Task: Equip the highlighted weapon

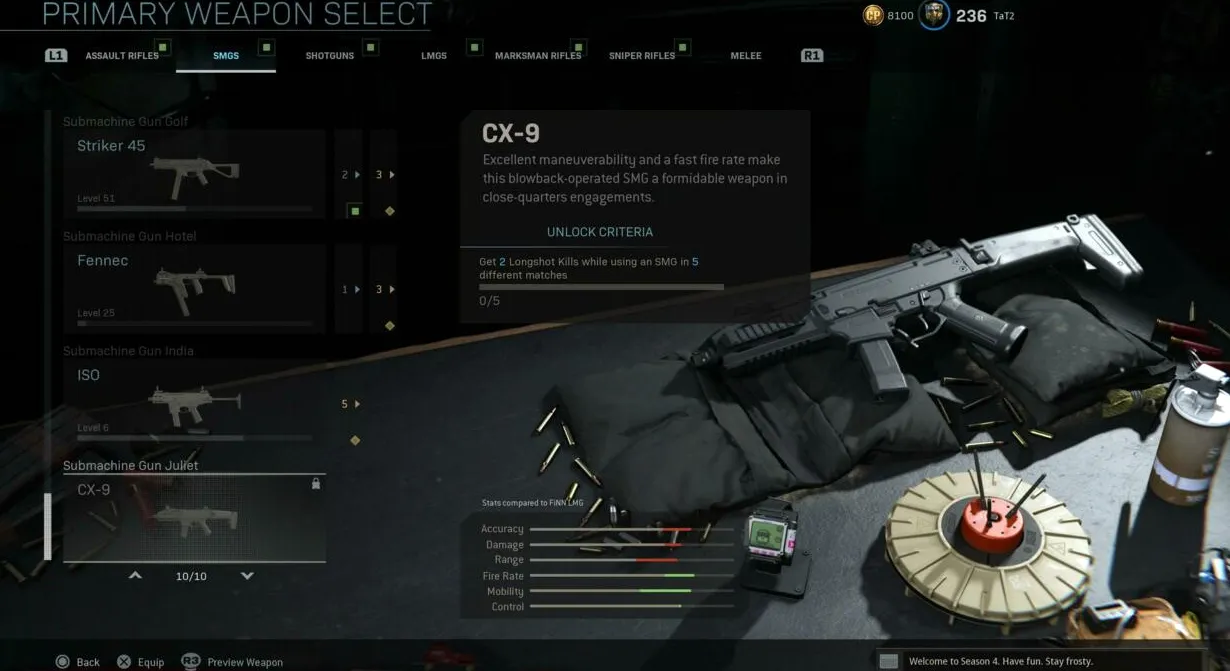Action: click(x=140, y=662)
